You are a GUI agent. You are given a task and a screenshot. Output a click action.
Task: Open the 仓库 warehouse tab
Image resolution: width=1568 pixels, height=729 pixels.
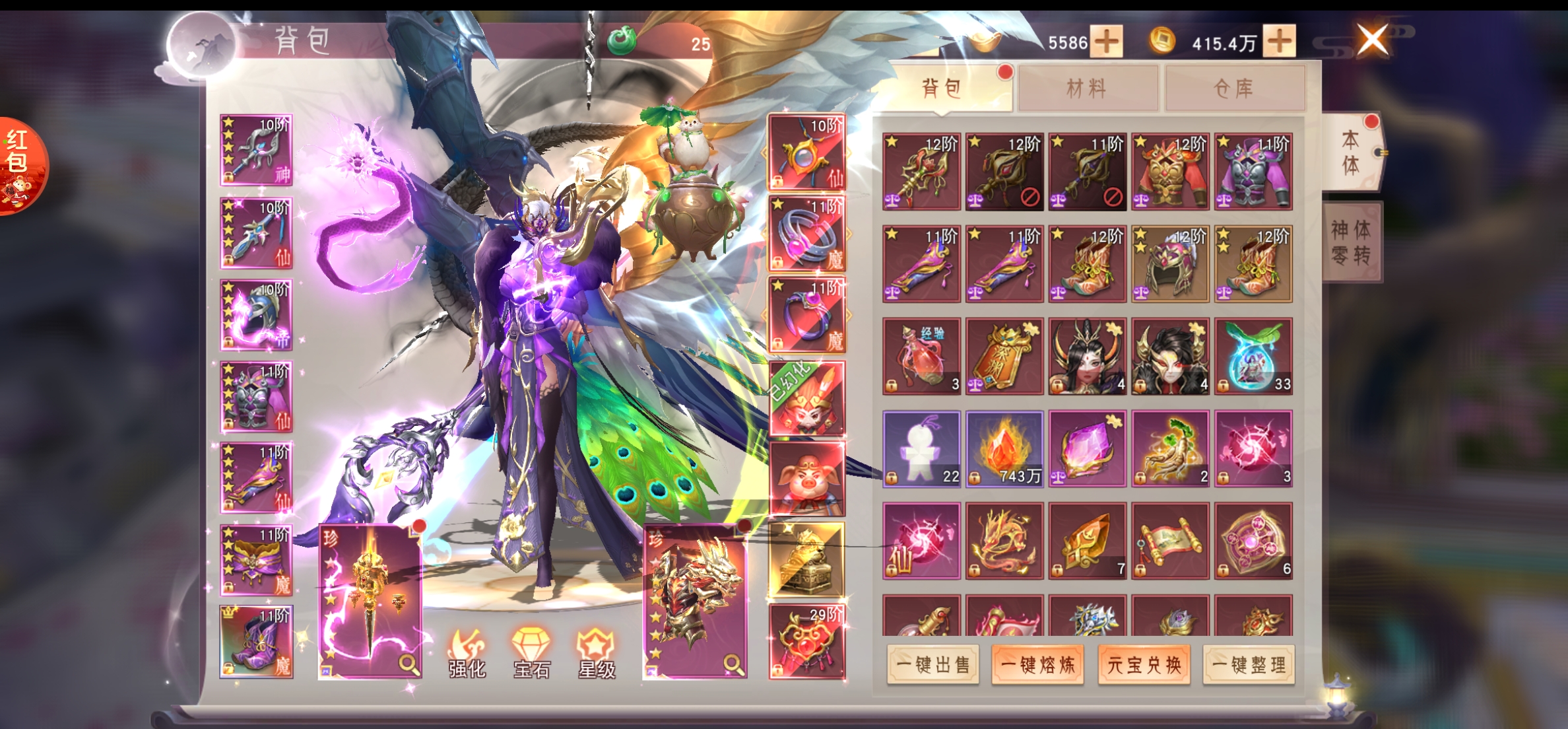1234,88
